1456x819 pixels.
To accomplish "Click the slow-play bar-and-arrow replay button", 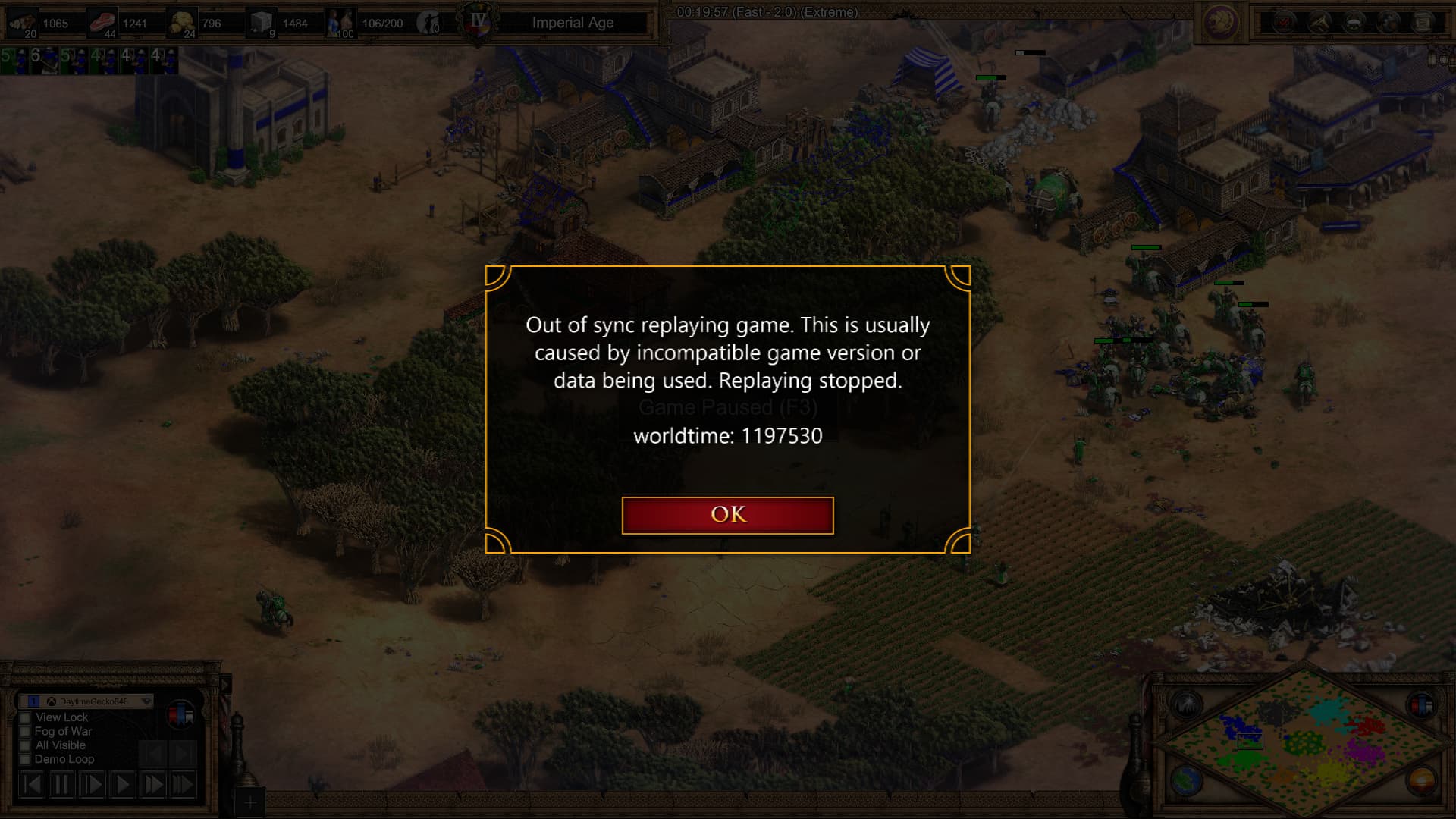I will 92,784.
